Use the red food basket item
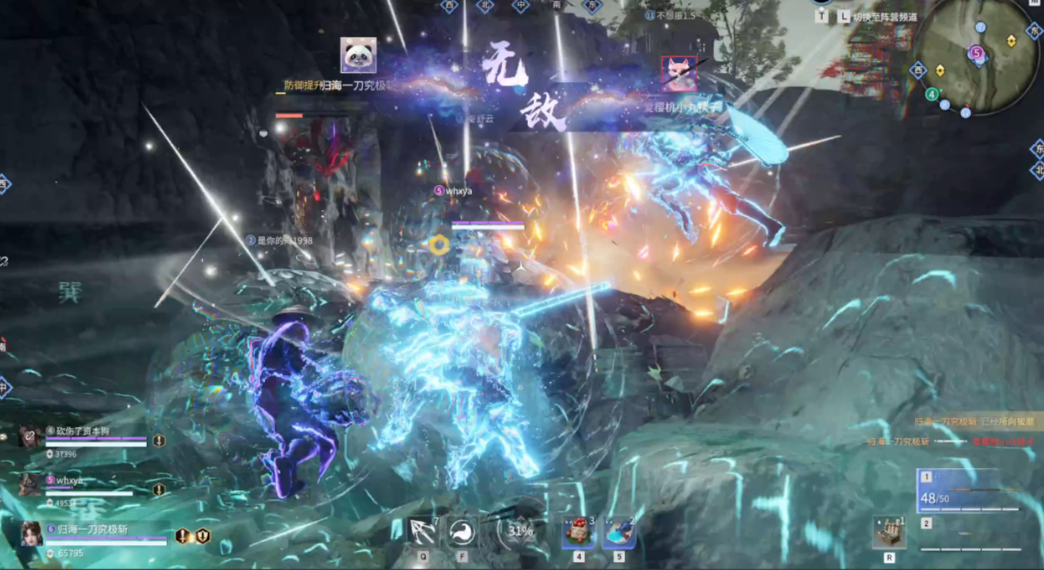Viewport: 1044px width, 570px height. click(578, 531)
